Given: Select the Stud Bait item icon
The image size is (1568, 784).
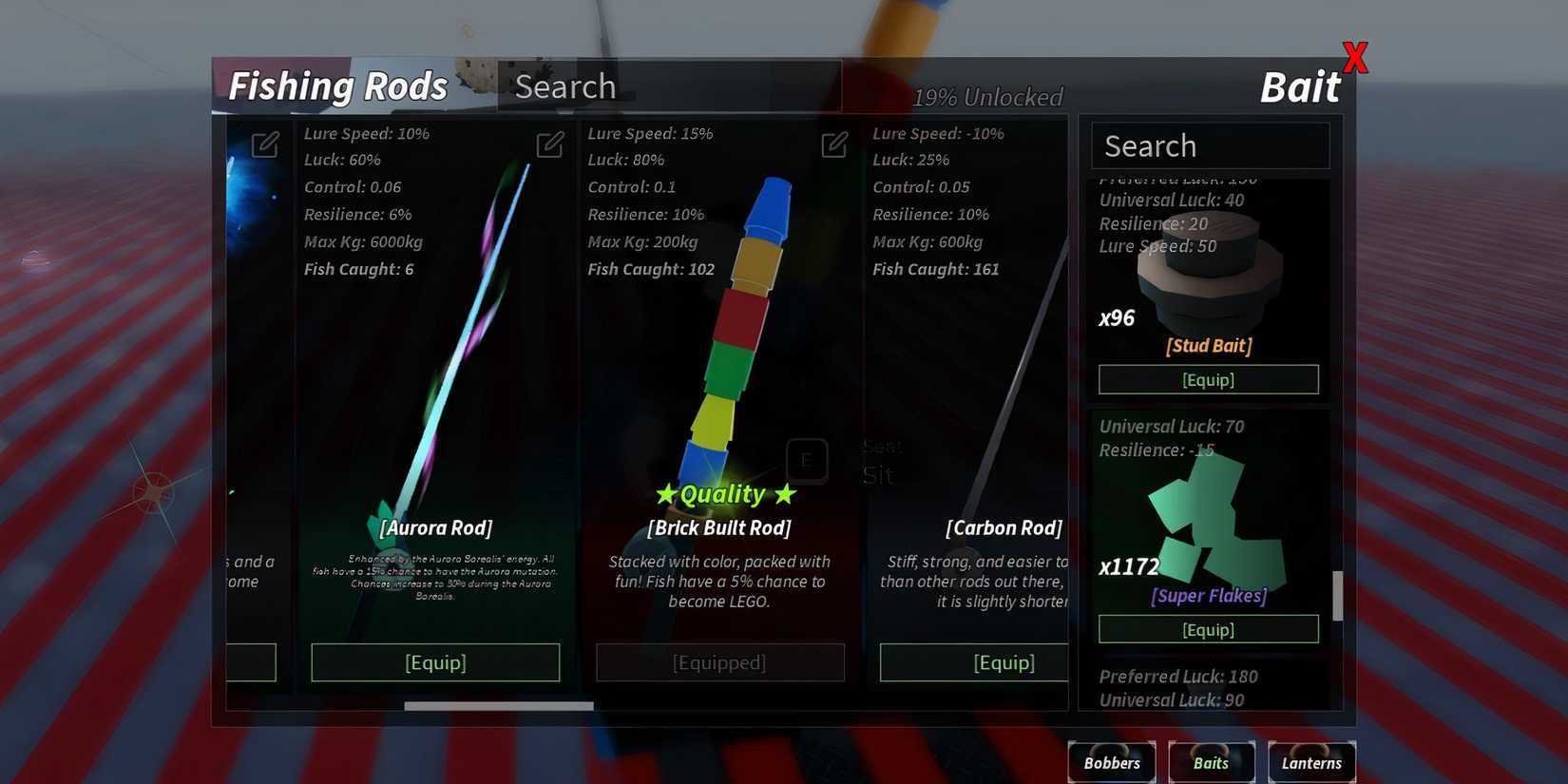Looking at the screenshot, I should (1208, 266).
